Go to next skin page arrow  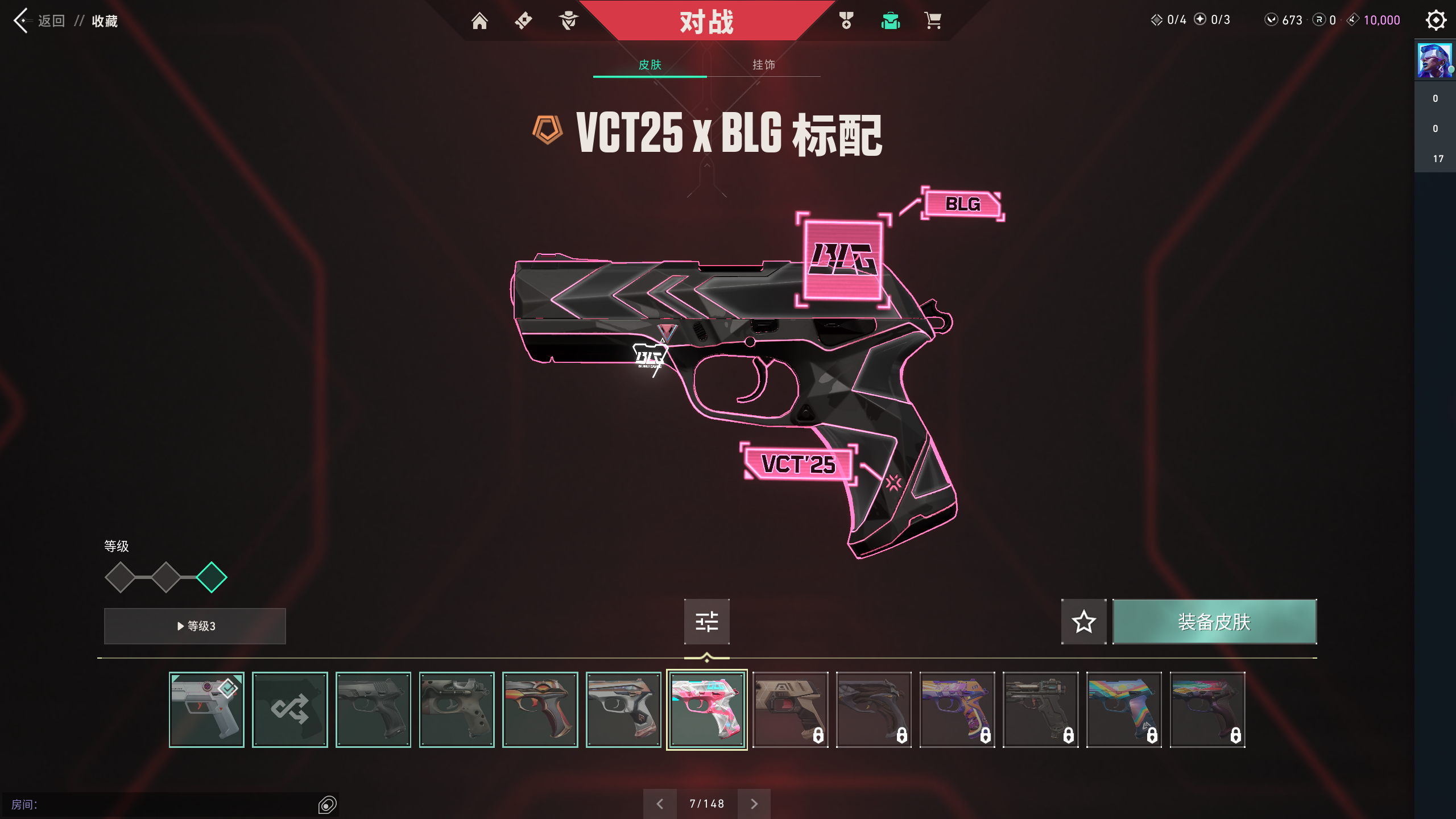(x=754, y=804)
